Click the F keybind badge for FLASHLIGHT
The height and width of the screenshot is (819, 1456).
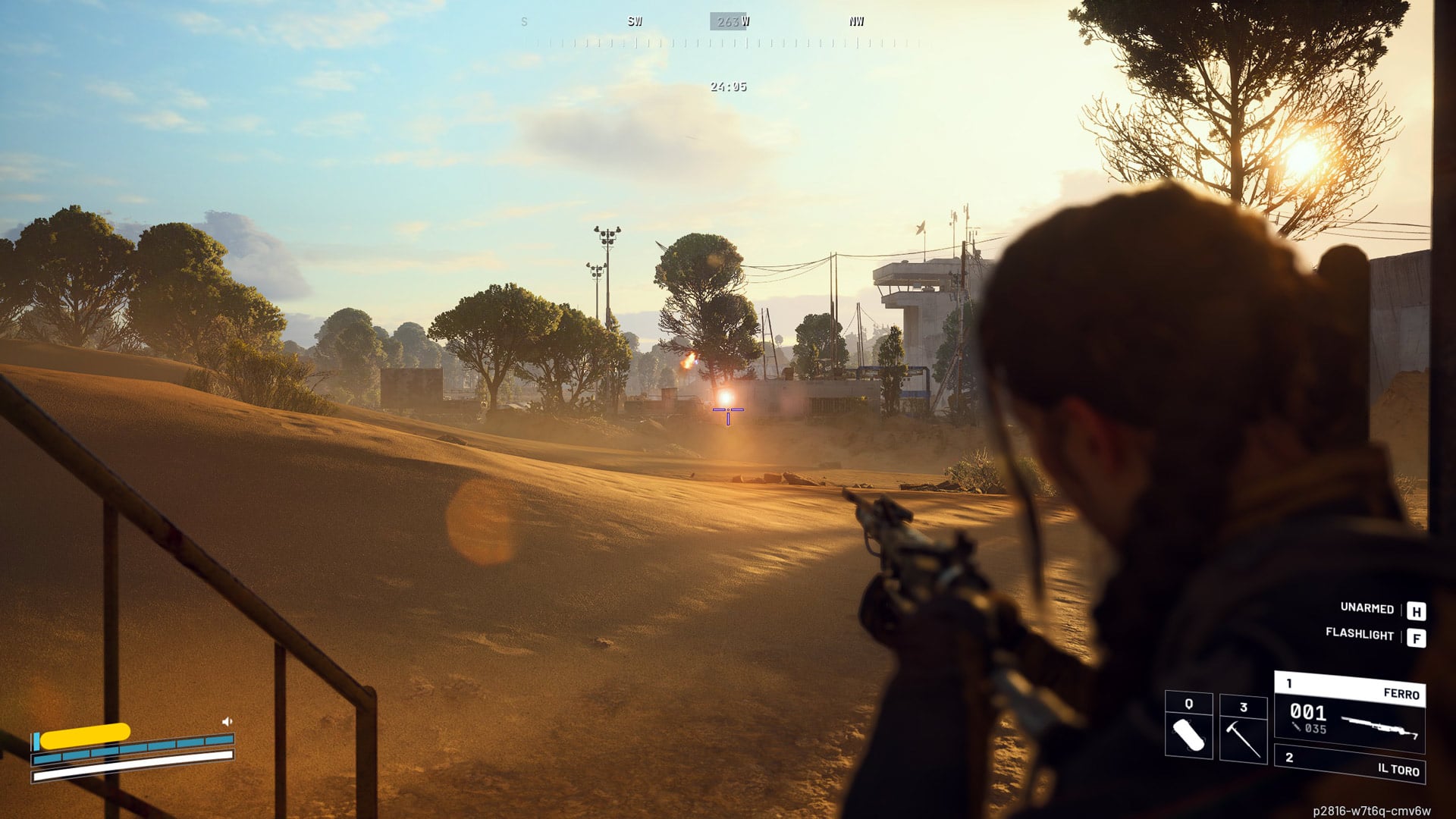click(1415, 638)
